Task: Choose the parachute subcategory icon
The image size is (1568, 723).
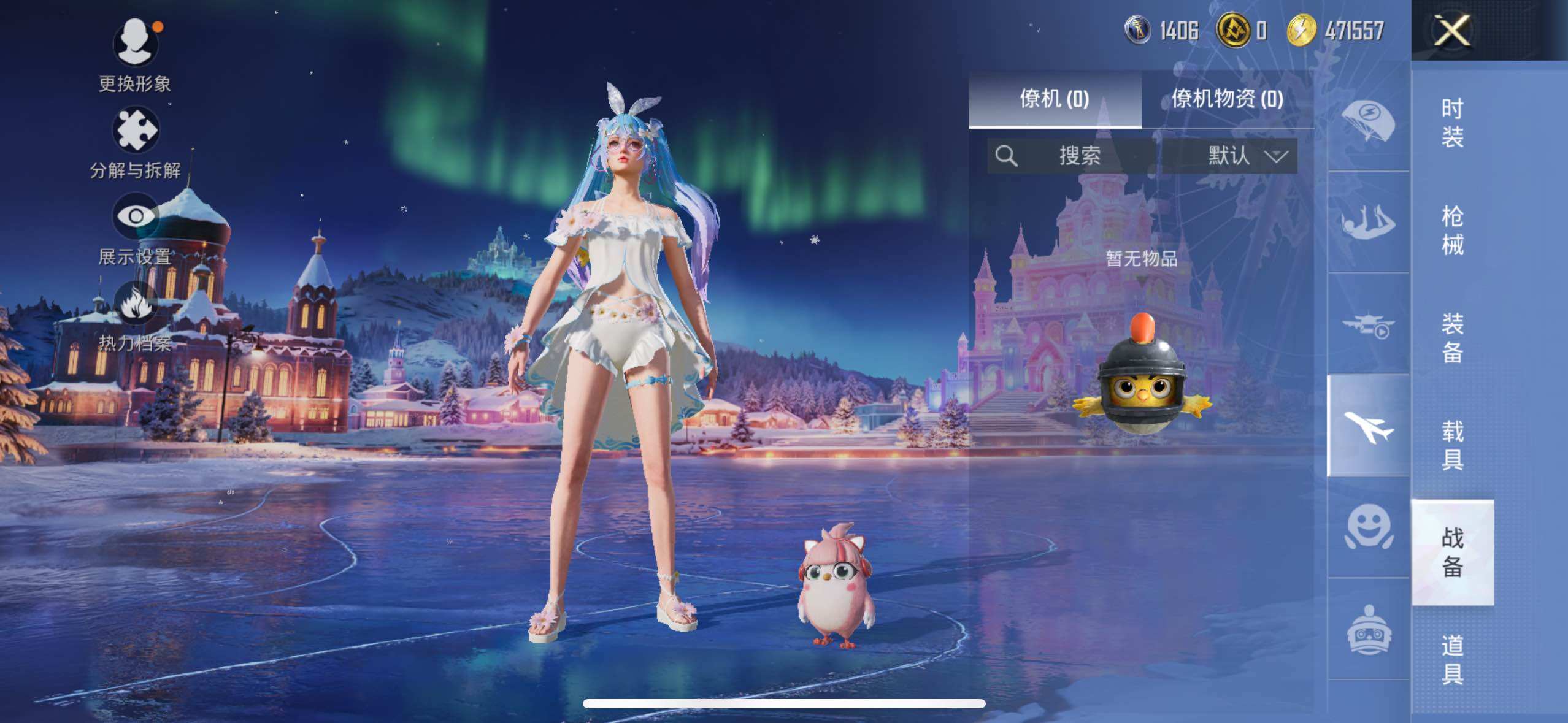Action: pos(1368,121)
